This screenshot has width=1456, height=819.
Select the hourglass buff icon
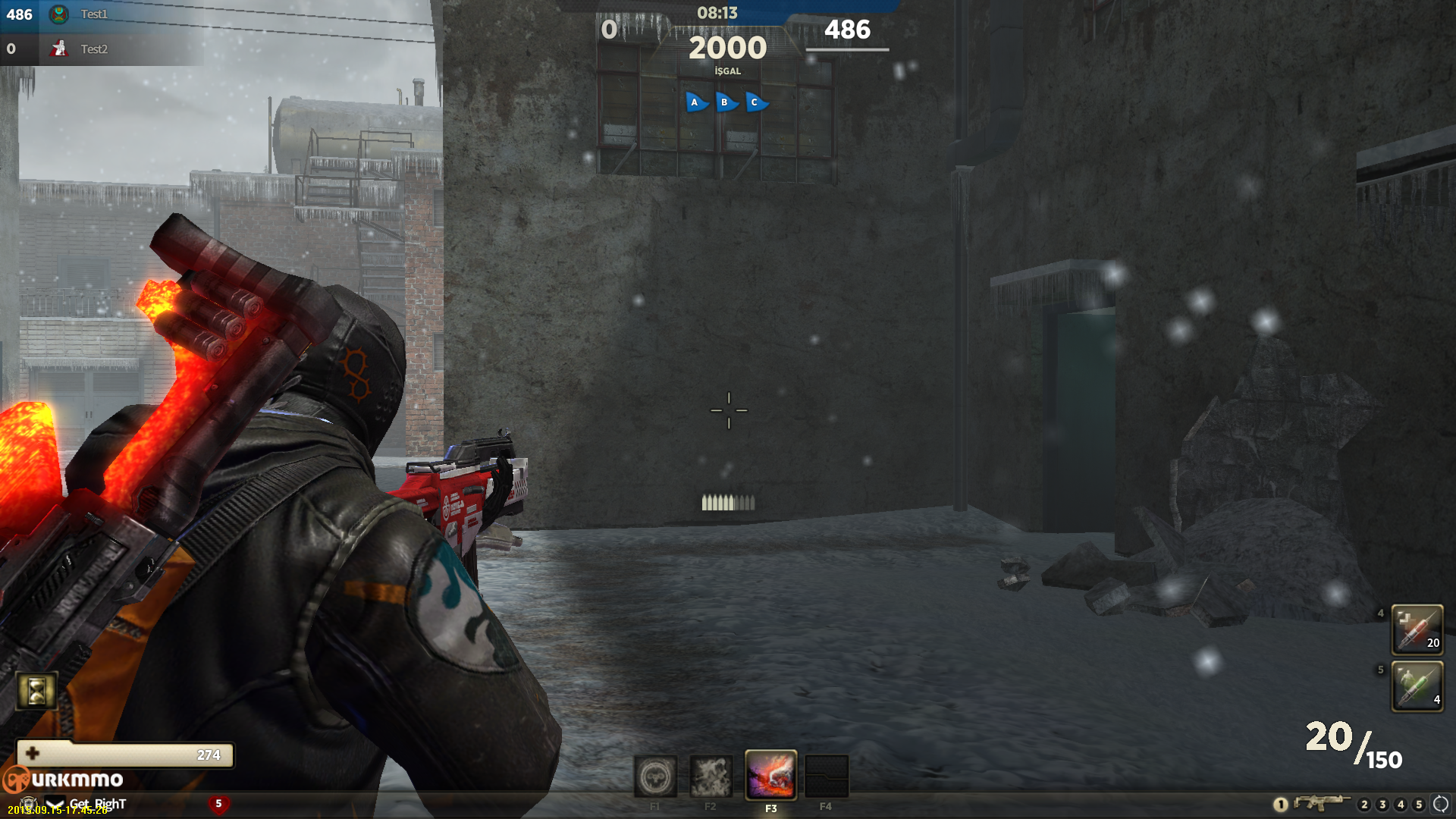pyautogui.click(x=36, y=691)
